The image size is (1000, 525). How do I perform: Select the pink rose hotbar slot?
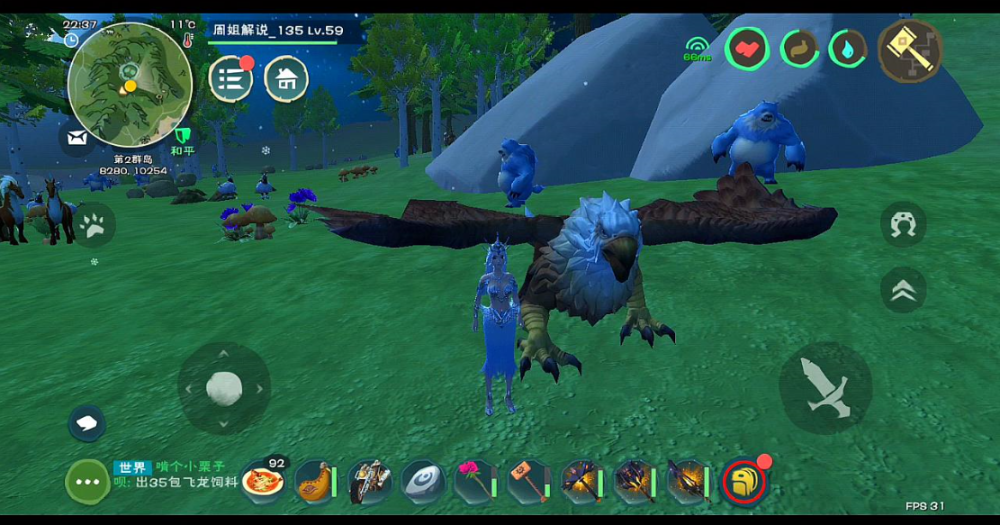click(x=474, y=481)
